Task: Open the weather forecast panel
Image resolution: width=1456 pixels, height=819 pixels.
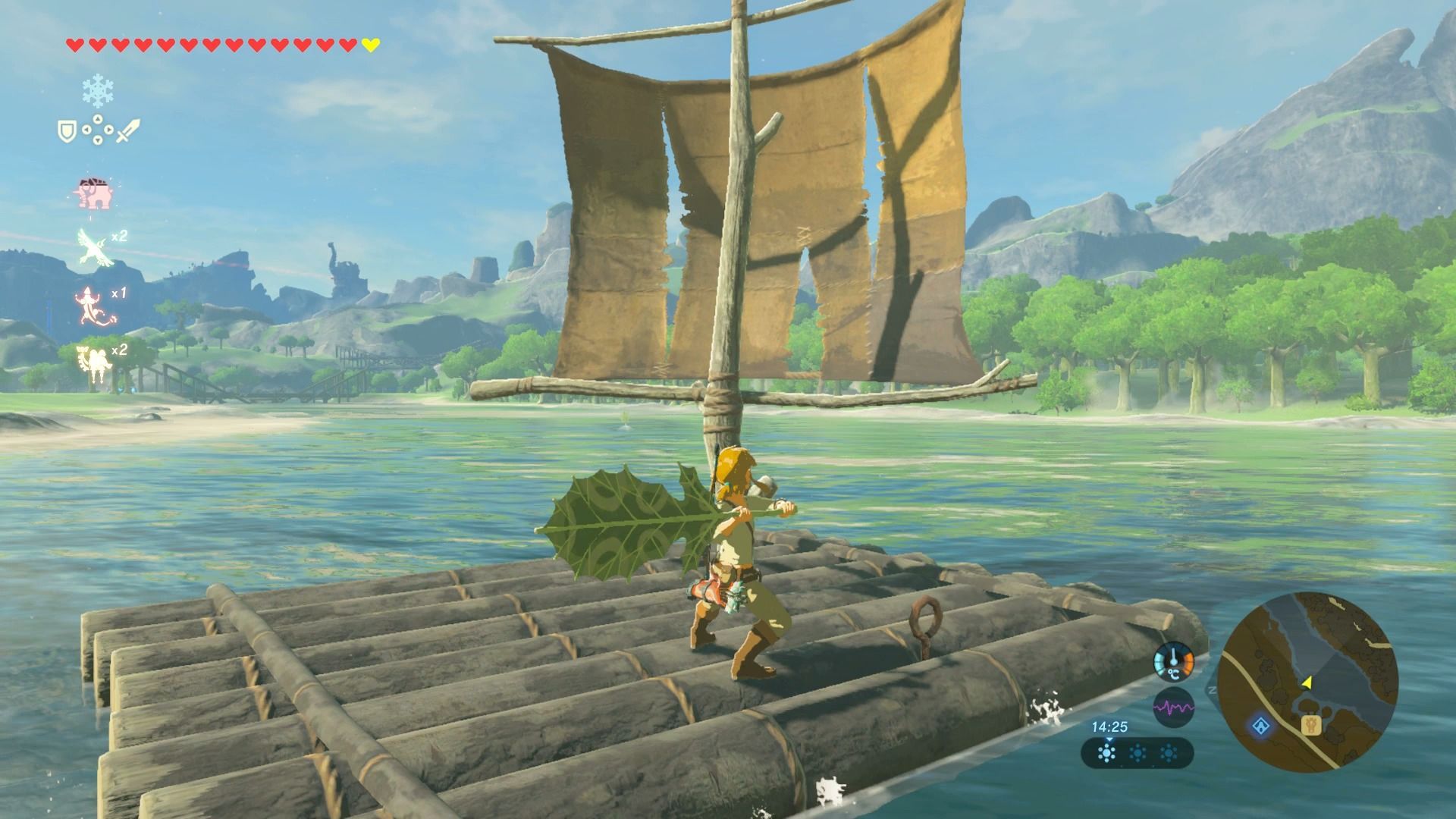Action: [1137, 753]
